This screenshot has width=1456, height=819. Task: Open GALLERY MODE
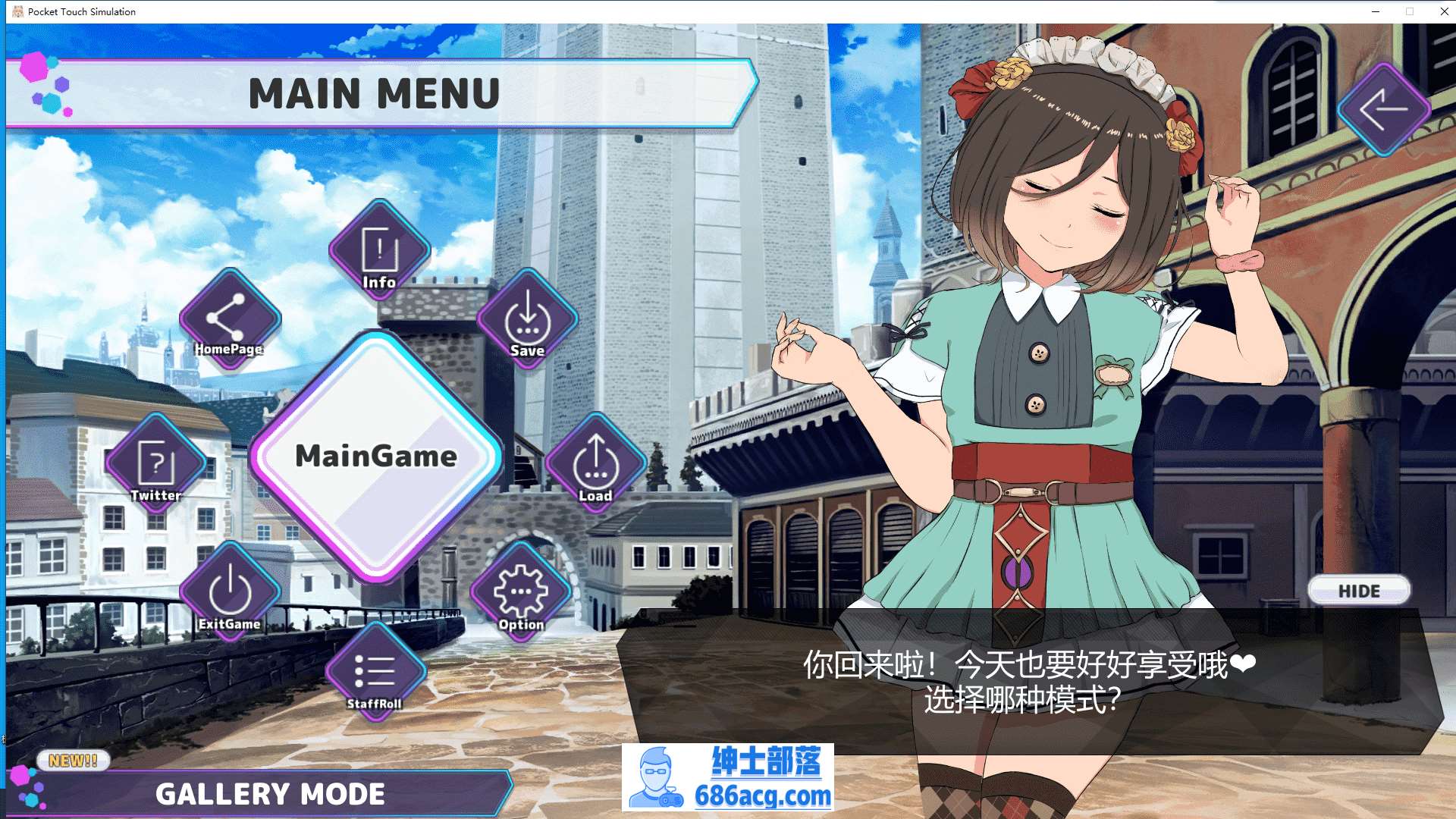(x=270, y=793)
